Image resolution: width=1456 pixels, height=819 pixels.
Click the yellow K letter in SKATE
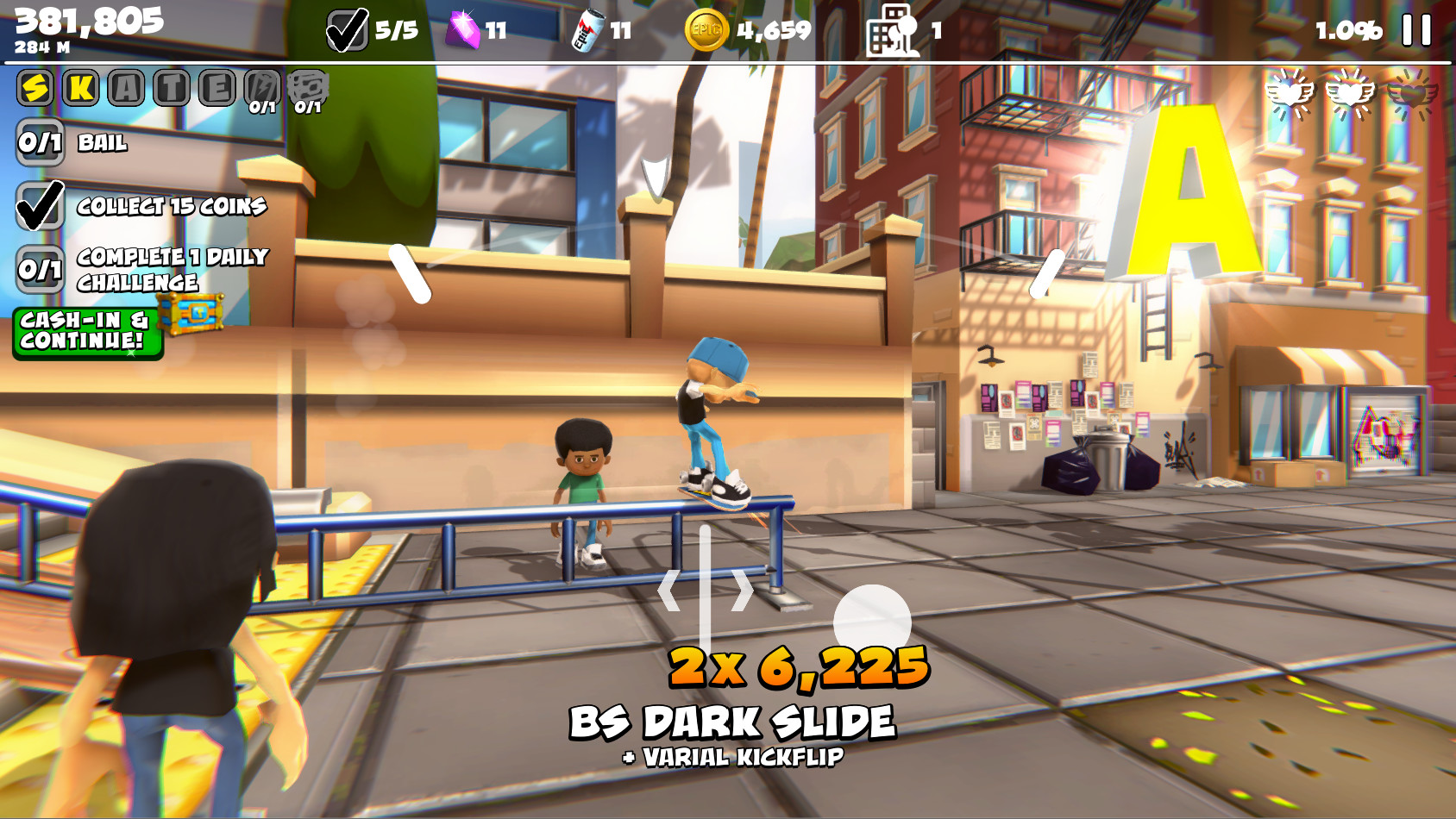click(82, 86)
